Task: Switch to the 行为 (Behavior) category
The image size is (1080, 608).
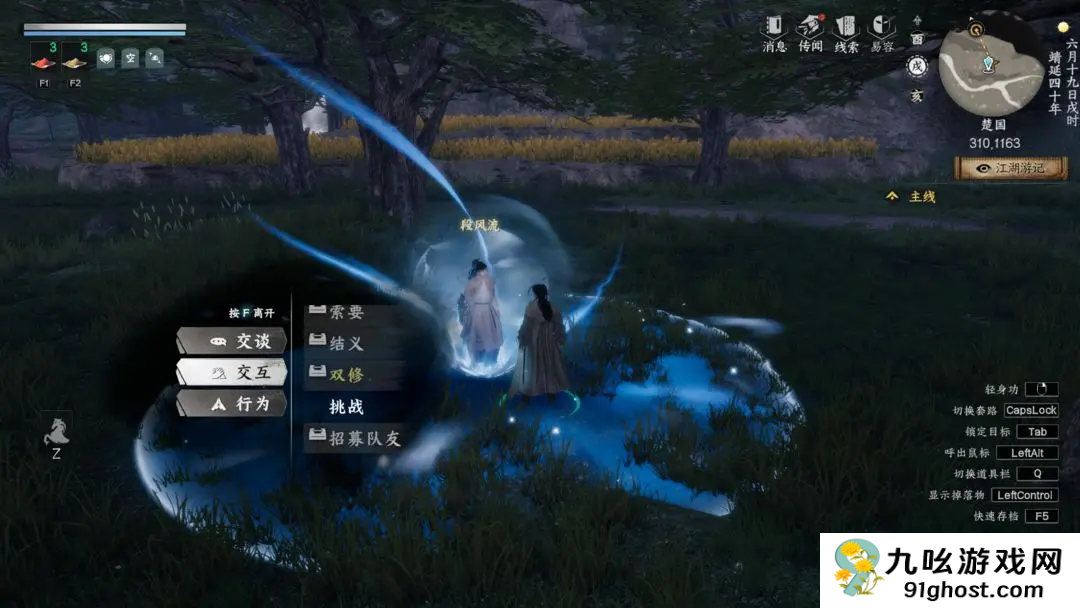Action: [x=232, y=403]
